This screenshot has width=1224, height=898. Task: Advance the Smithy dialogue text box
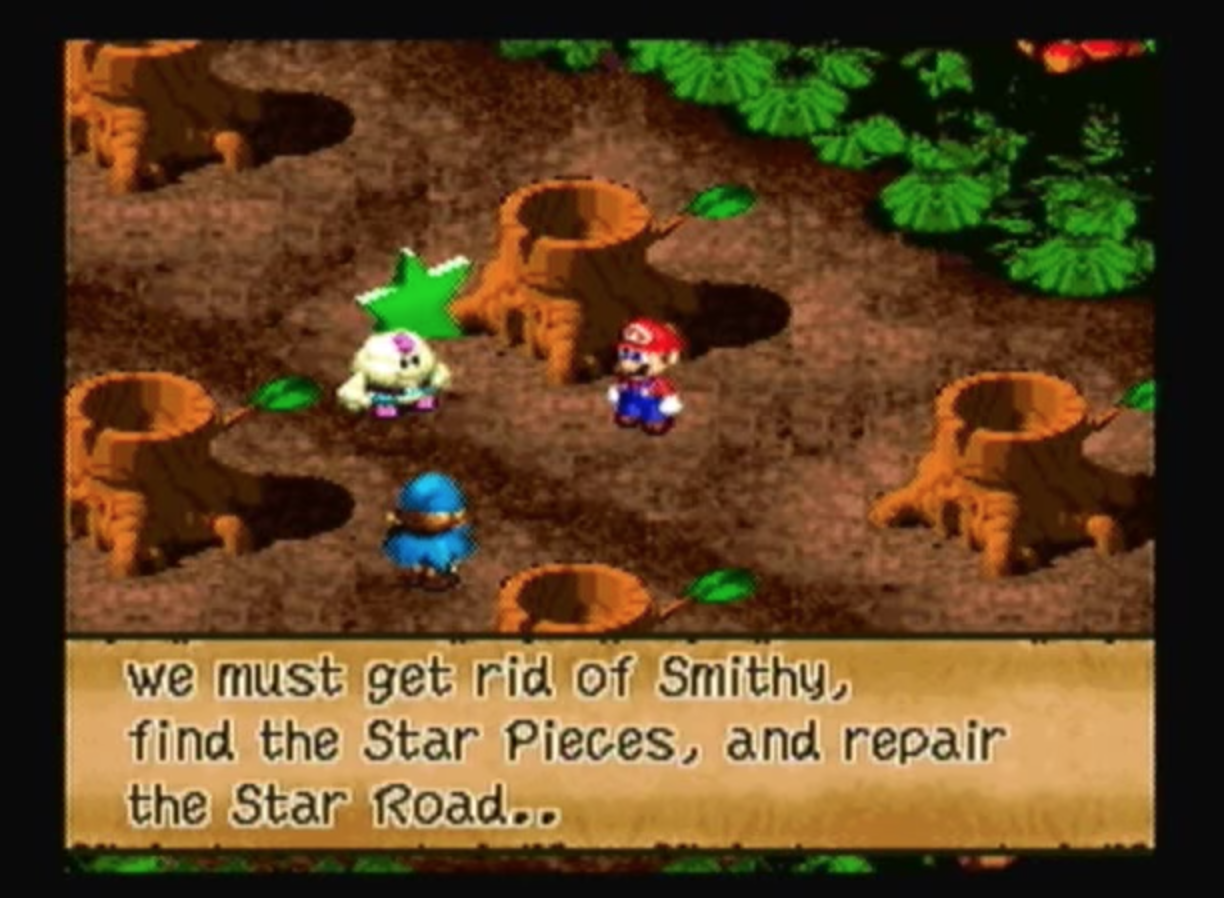tap(609, 743)
